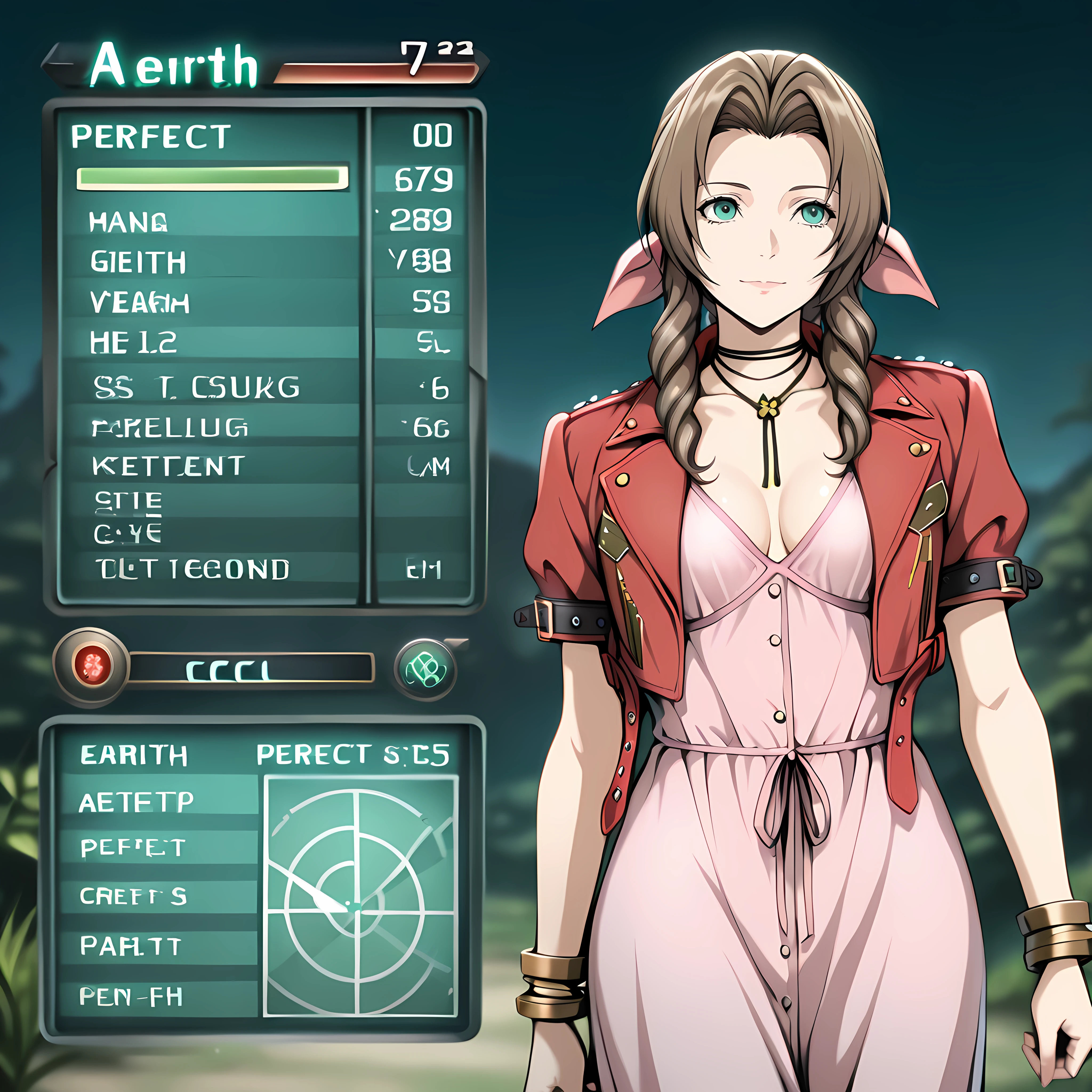1092x1092 pixels.
Task: Click the HE 1.2 list row
Action: click(133, 343)
